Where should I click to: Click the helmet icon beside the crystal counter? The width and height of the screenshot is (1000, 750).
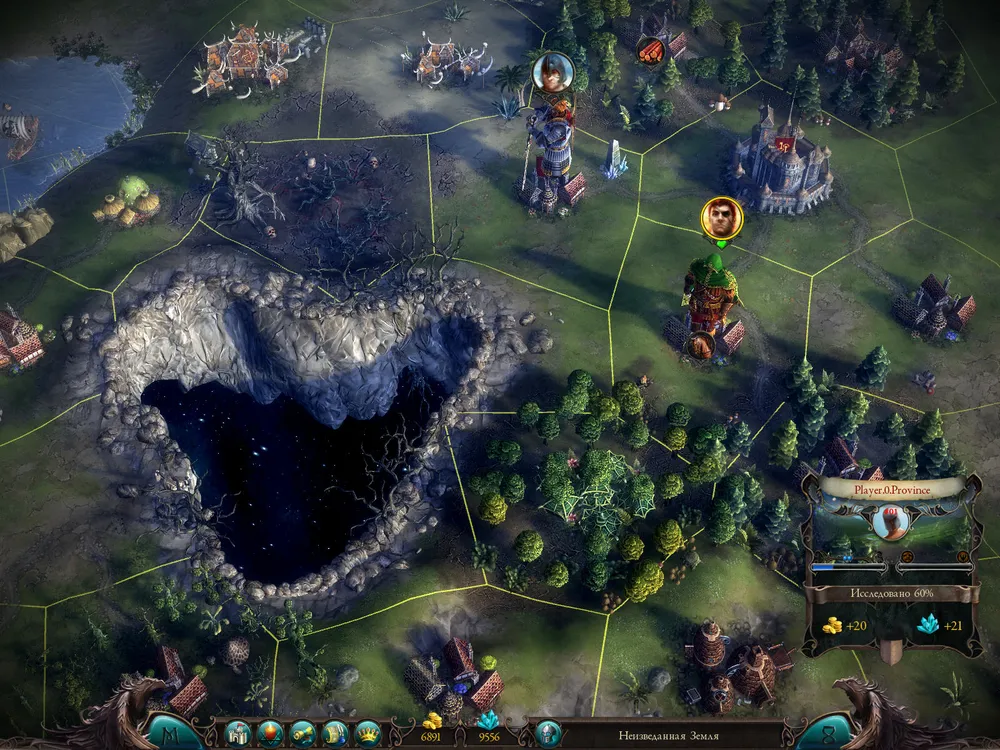click(547, 733)
